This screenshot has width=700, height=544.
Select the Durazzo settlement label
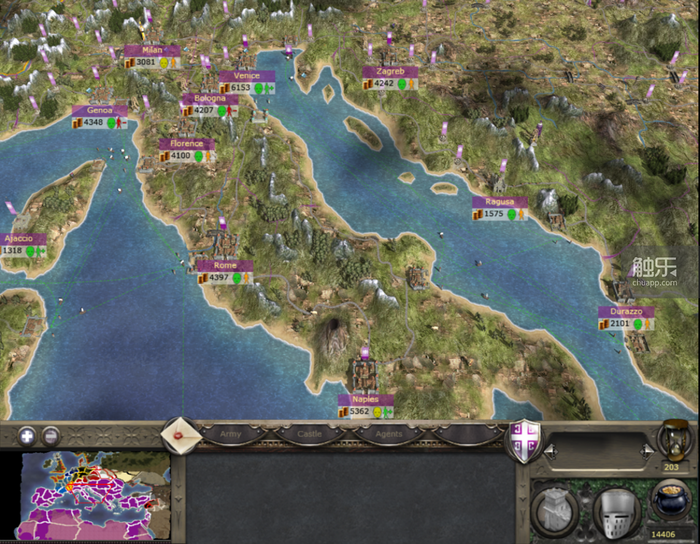point(627,312)
